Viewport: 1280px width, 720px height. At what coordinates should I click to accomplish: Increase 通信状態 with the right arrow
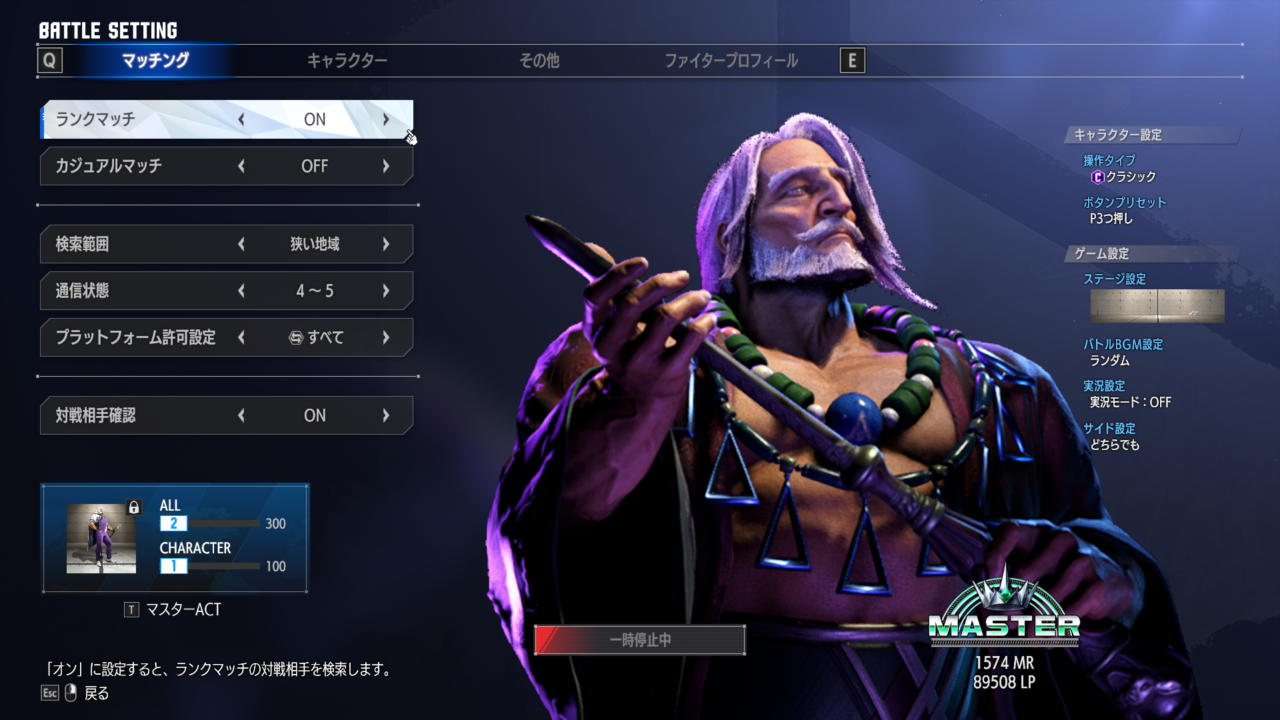point(386,291)
